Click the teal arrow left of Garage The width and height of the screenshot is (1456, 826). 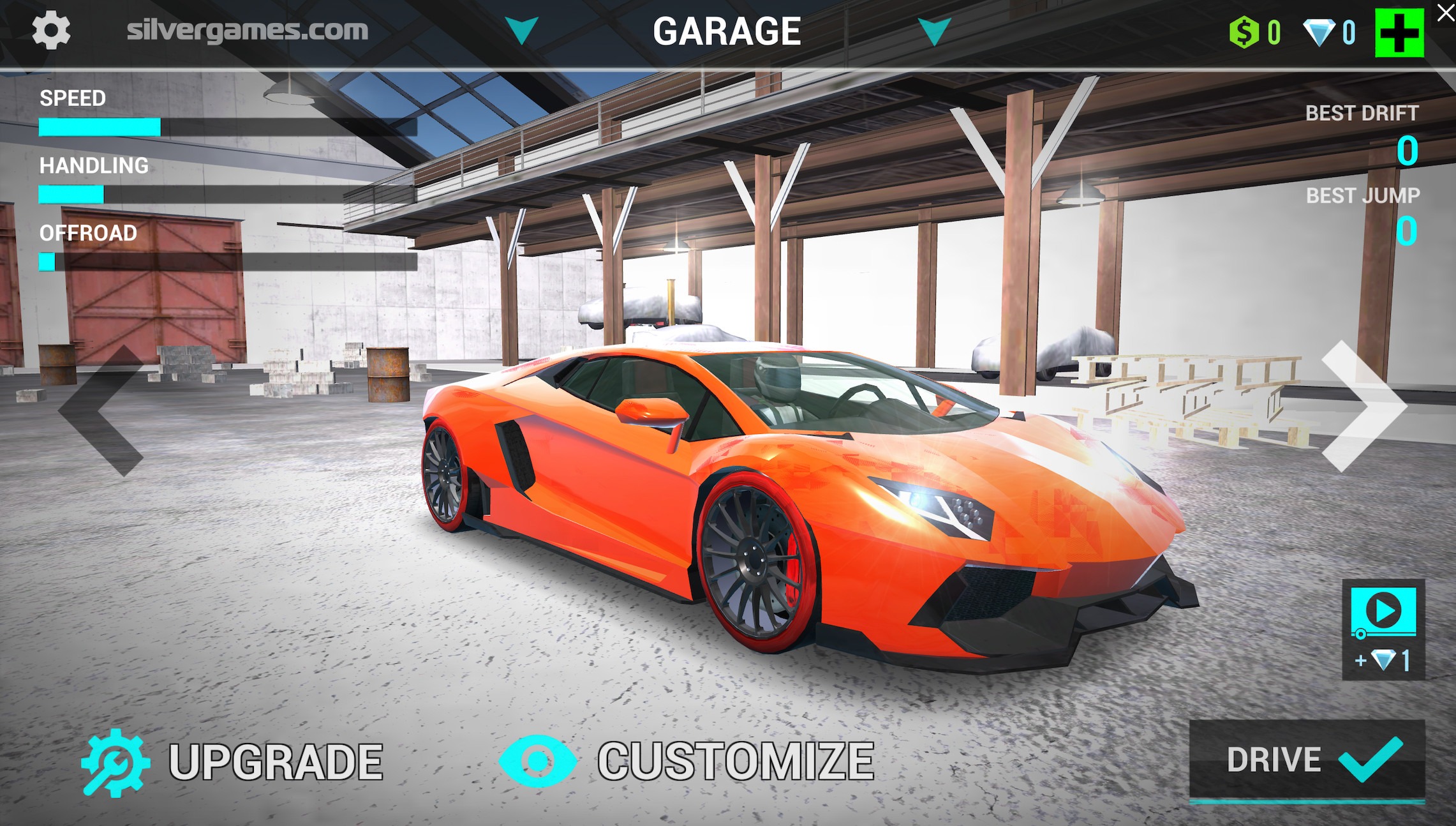coord(521,31)
